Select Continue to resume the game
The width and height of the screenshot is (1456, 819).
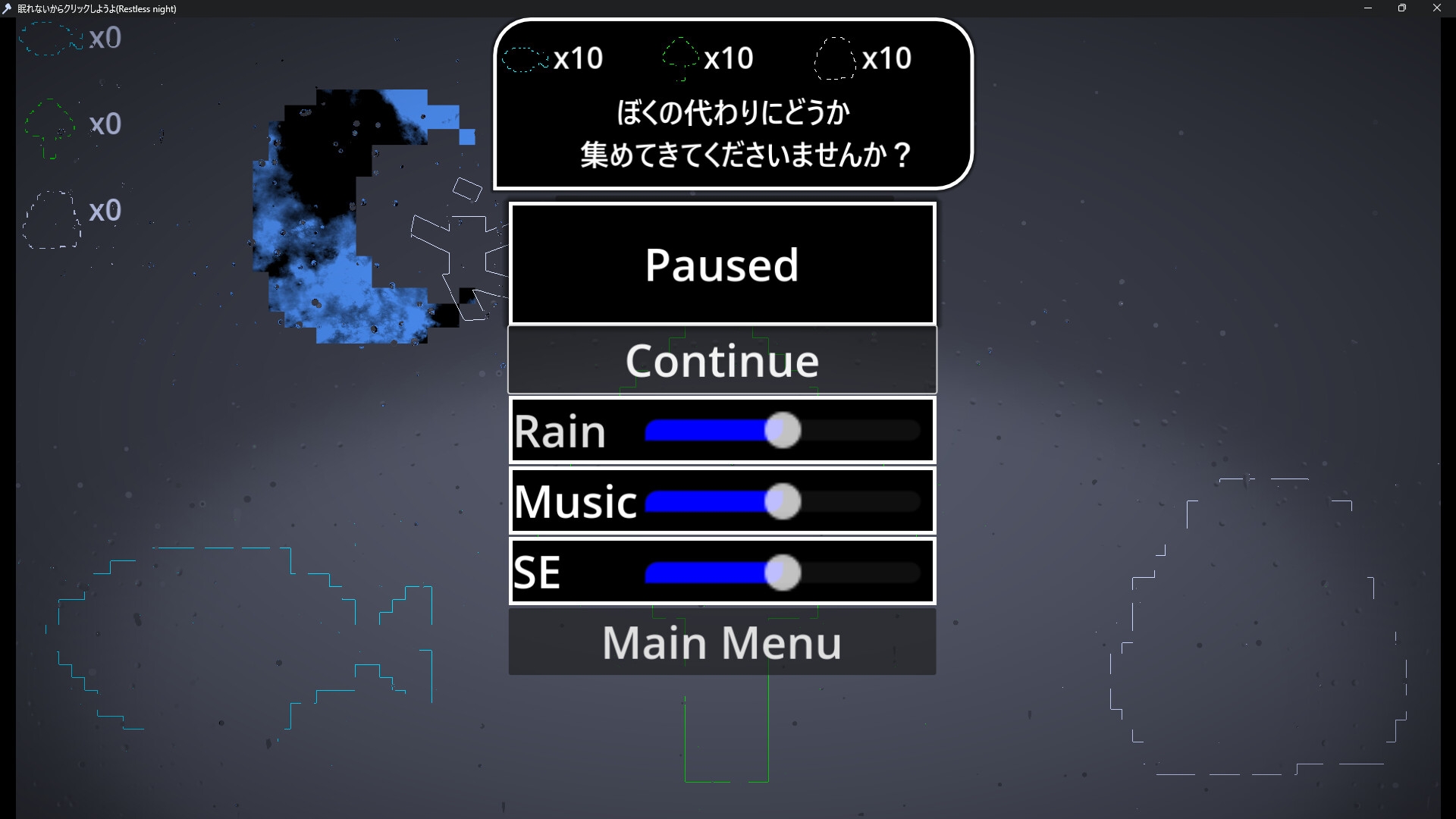pyautogui.click(x=721, y=360)
